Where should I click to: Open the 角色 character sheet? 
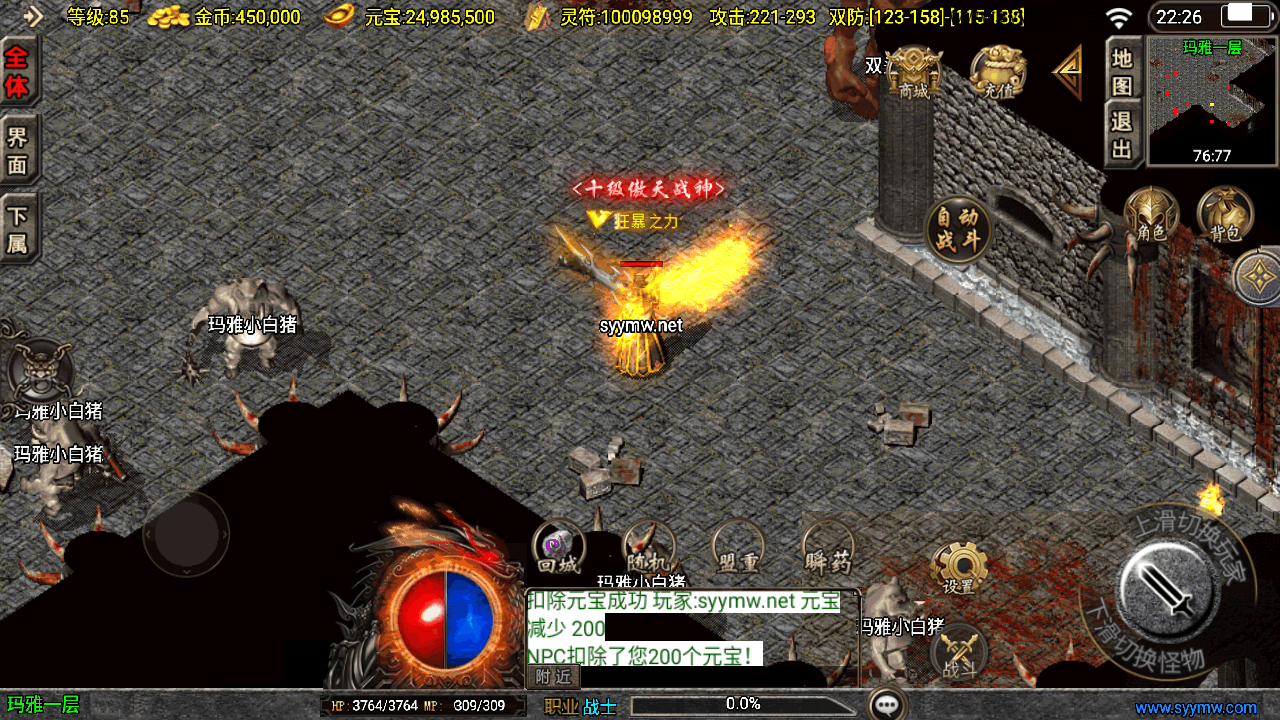point(1151,215)
